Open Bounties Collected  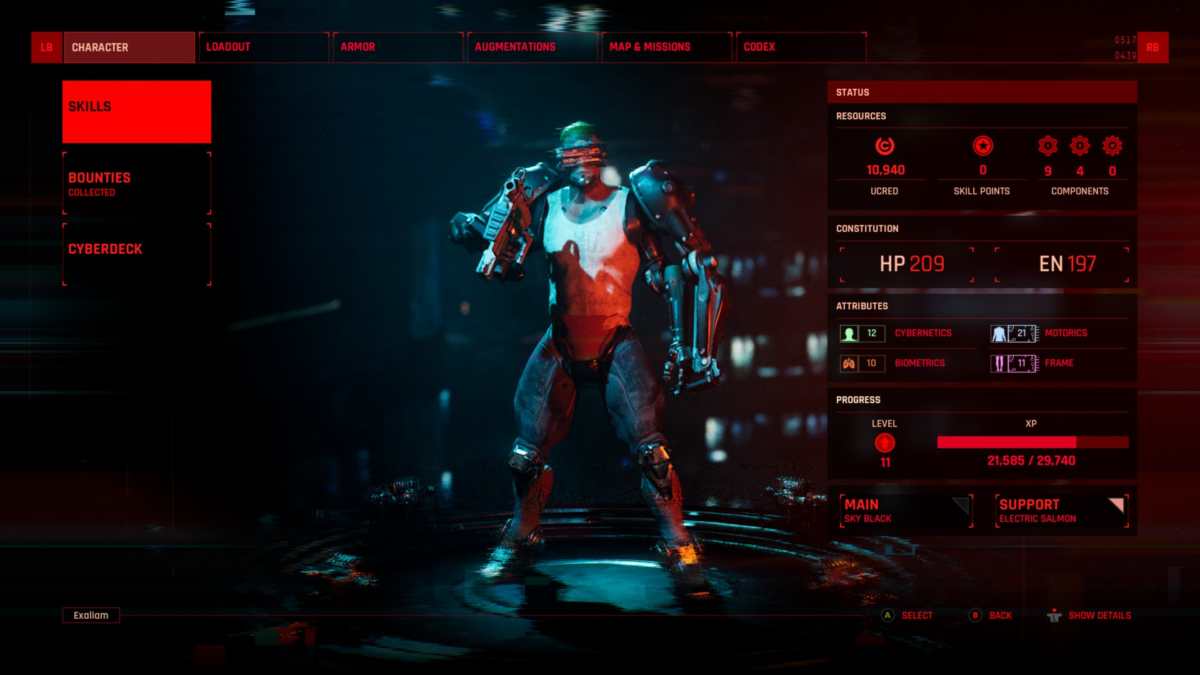(136, 183)
